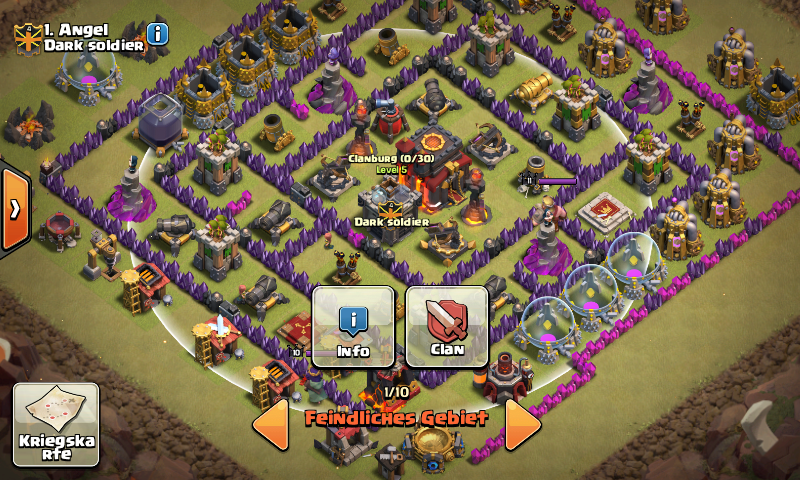Show the previous enemy base with left arrow
The width and height of the screenshot is (800, 480).
pyautogui.click(x=271, y=426)
